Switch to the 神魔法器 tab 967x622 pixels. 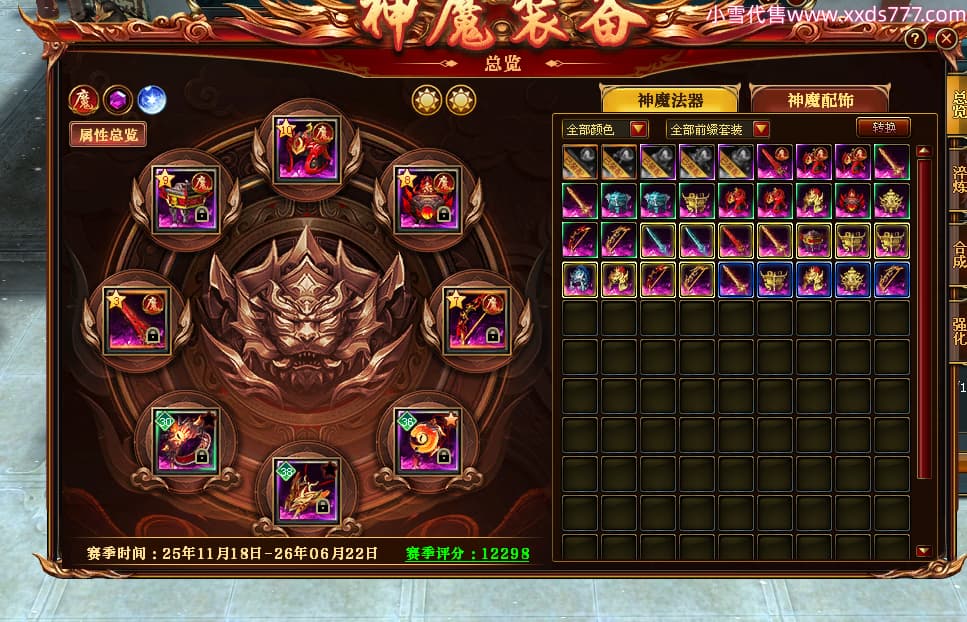click(669, 100)
